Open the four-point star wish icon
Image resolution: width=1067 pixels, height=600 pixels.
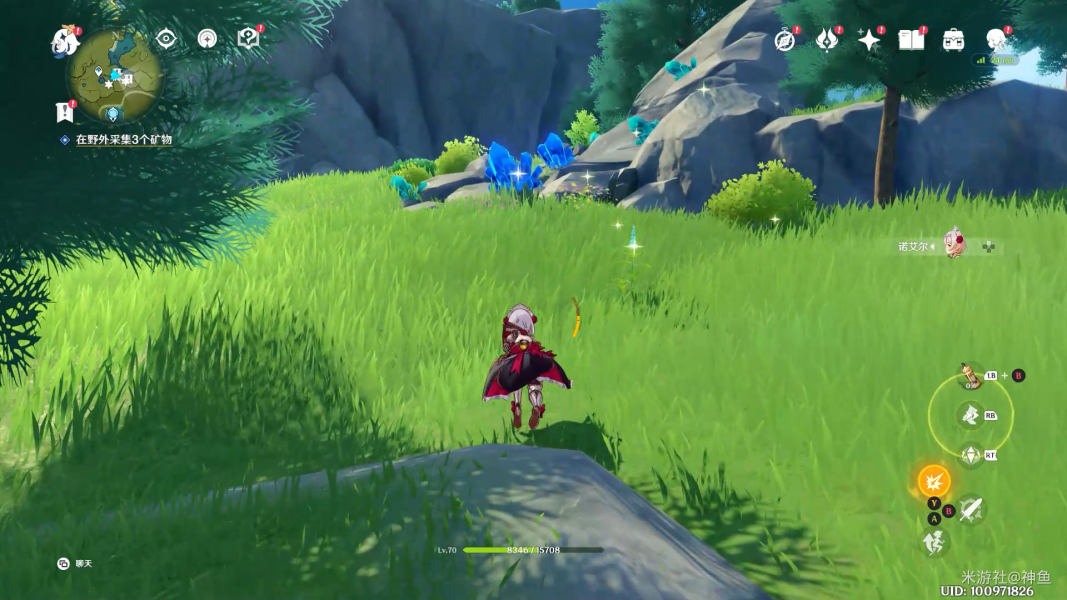click(x=869, y=40)
